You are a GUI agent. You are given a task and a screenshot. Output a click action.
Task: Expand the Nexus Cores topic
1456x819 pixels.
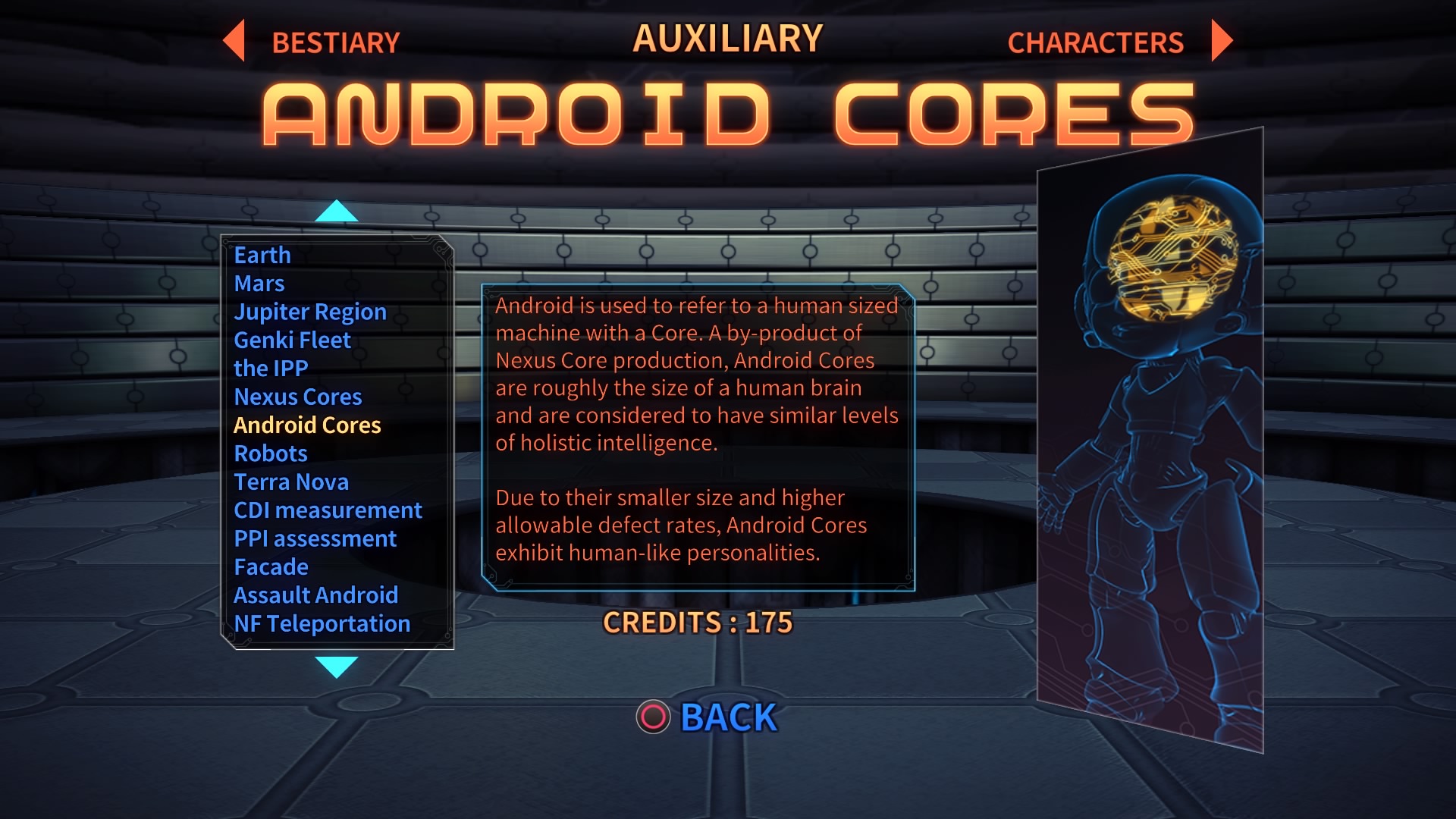click(x=299, y=396)
